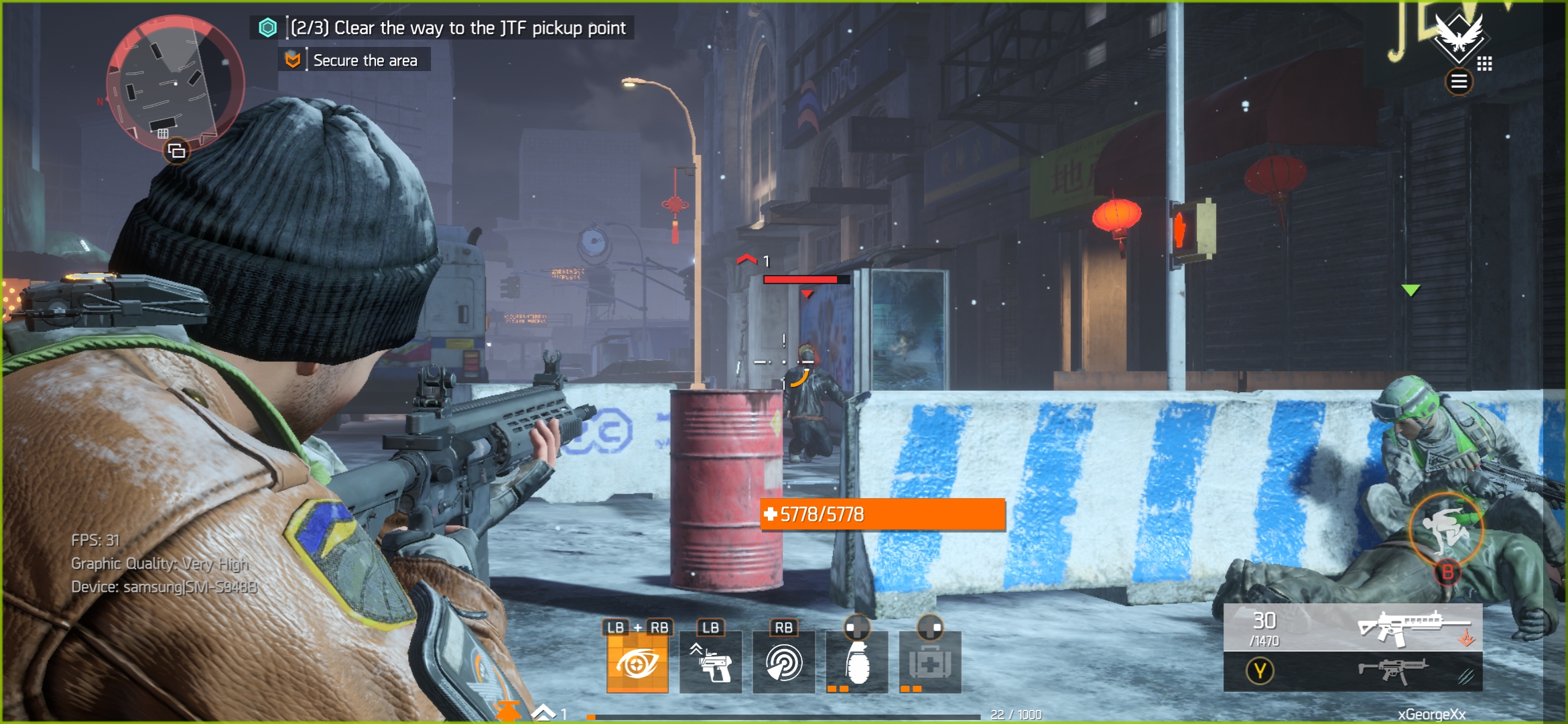Tap the Division eagle emblem icon

[1458, 36]
